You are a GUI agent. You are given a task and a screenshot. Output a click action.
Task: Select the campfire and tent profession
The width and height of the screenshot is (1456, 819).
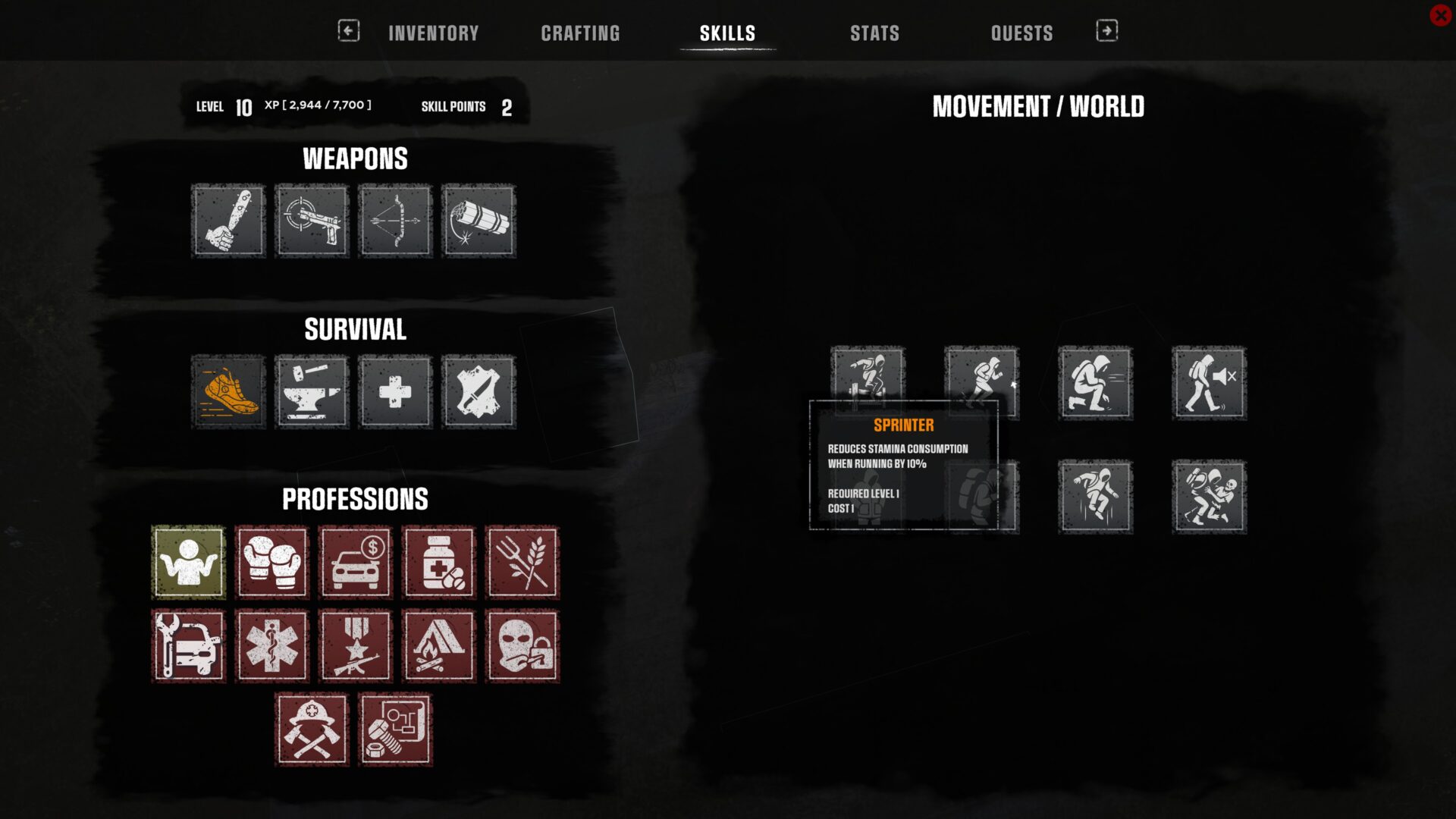click(x=439, y=646)
